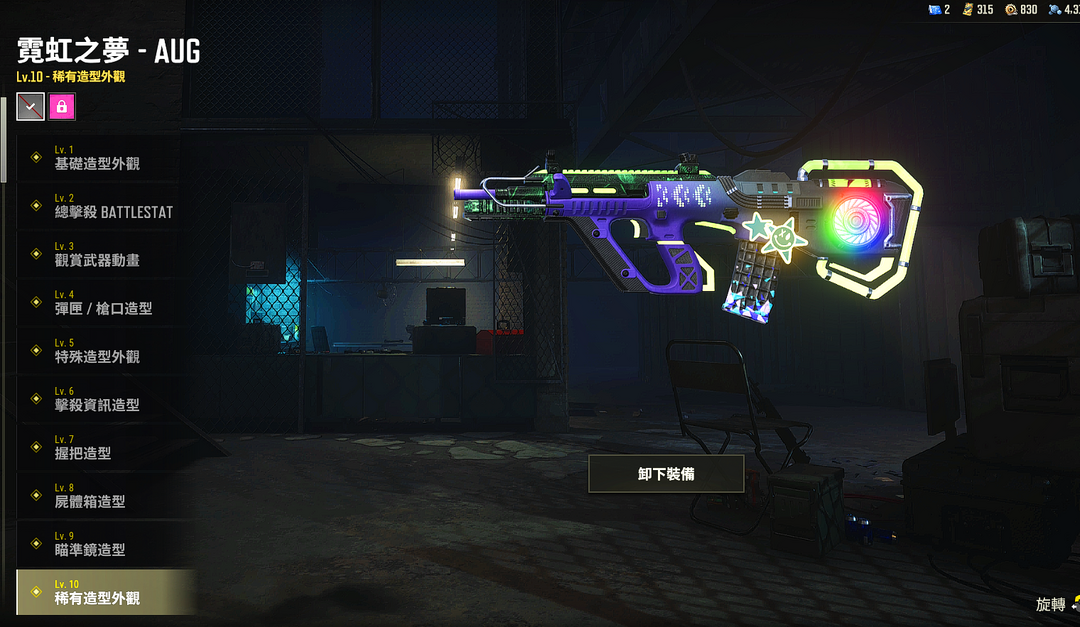Open Lv. 3 觀賞武器動畫 entry
Image resolution: width=1080 pixels, height=627 pixels.
tap(98, 255)
